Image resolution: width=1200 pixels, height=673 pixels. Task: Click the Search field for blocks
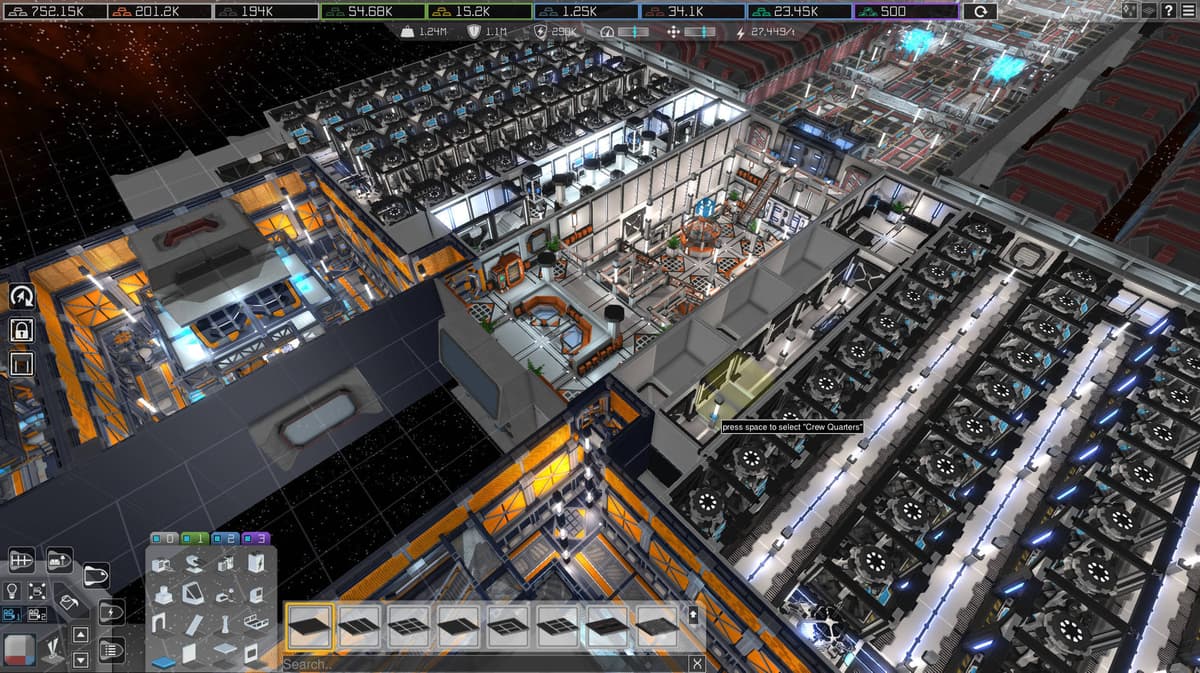tap(480, 664)
